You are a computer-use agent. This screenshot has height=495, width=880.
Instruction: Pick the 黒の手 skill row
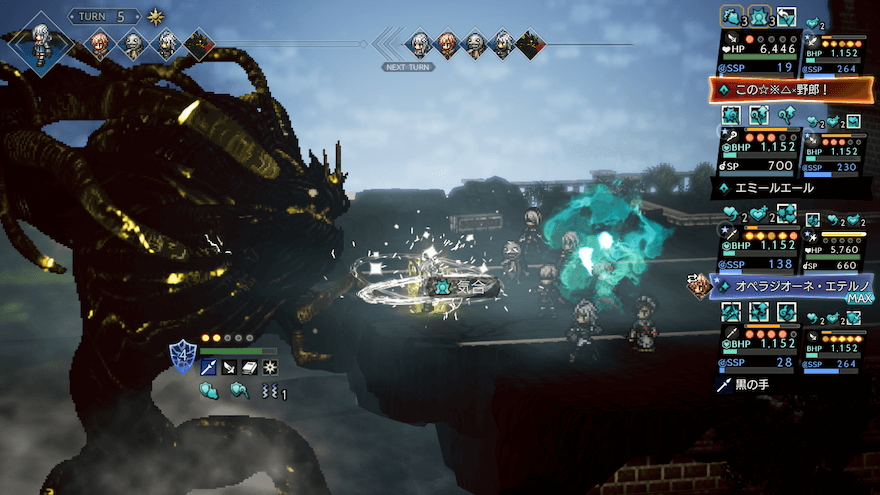point(788,384)
